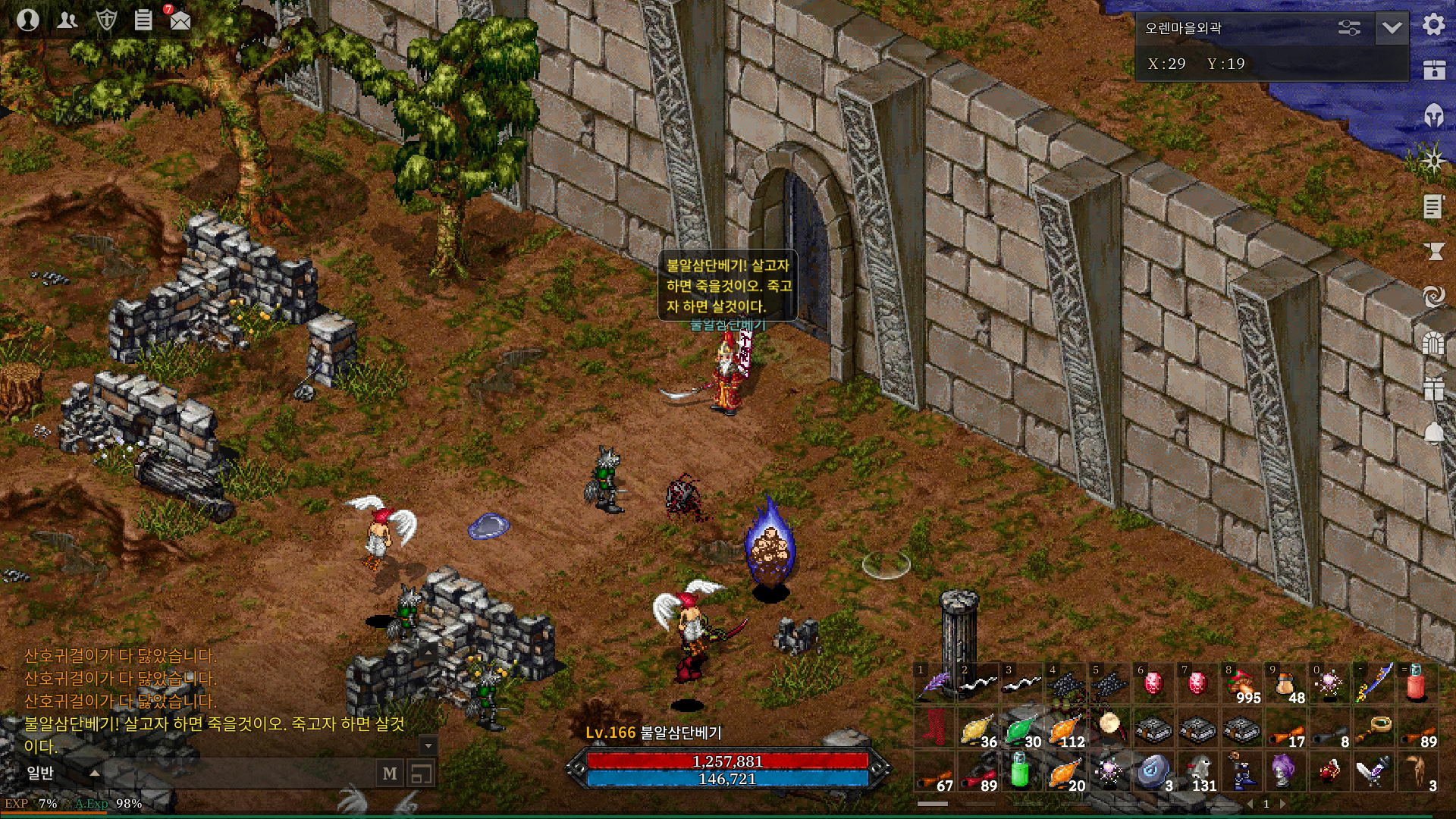Open the bell notifications icon

click(x=1433, y=433)
